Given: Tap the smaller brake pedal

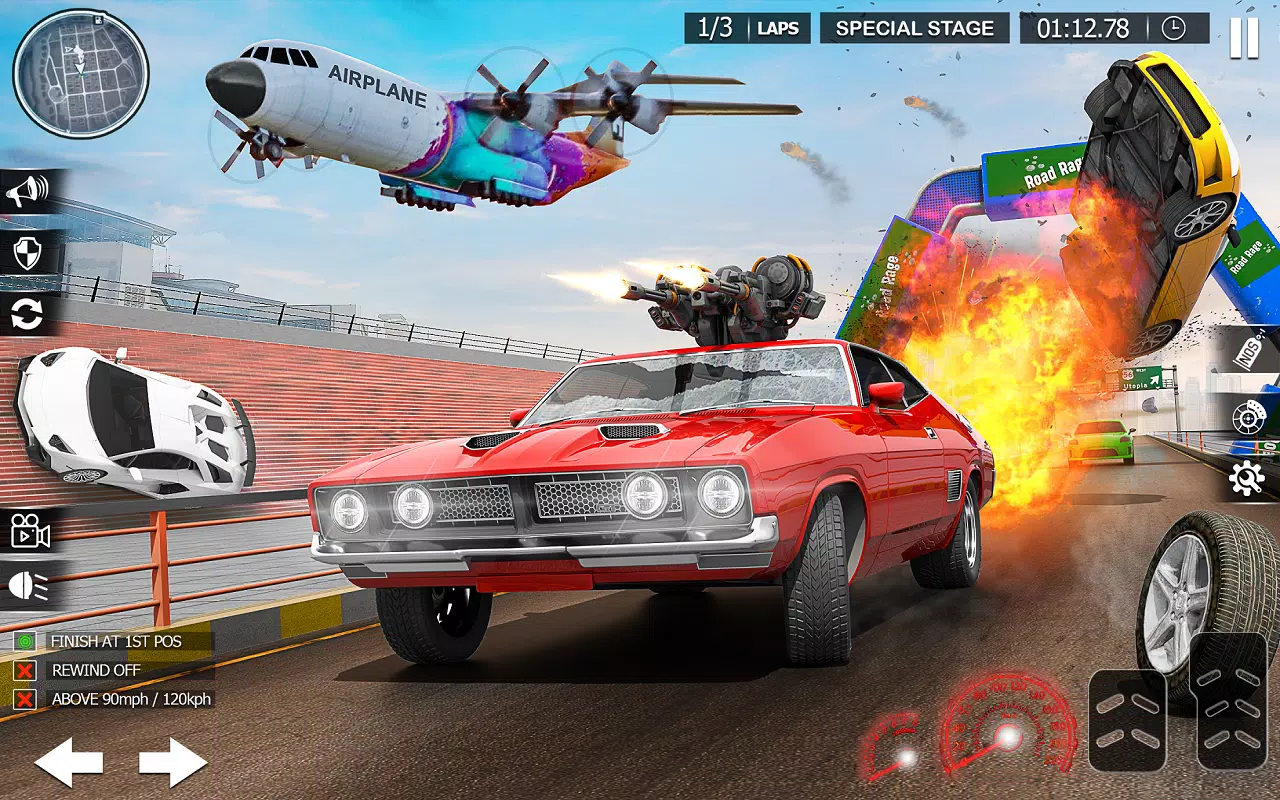Looking at the screenshot, I should coord(1127,720).
